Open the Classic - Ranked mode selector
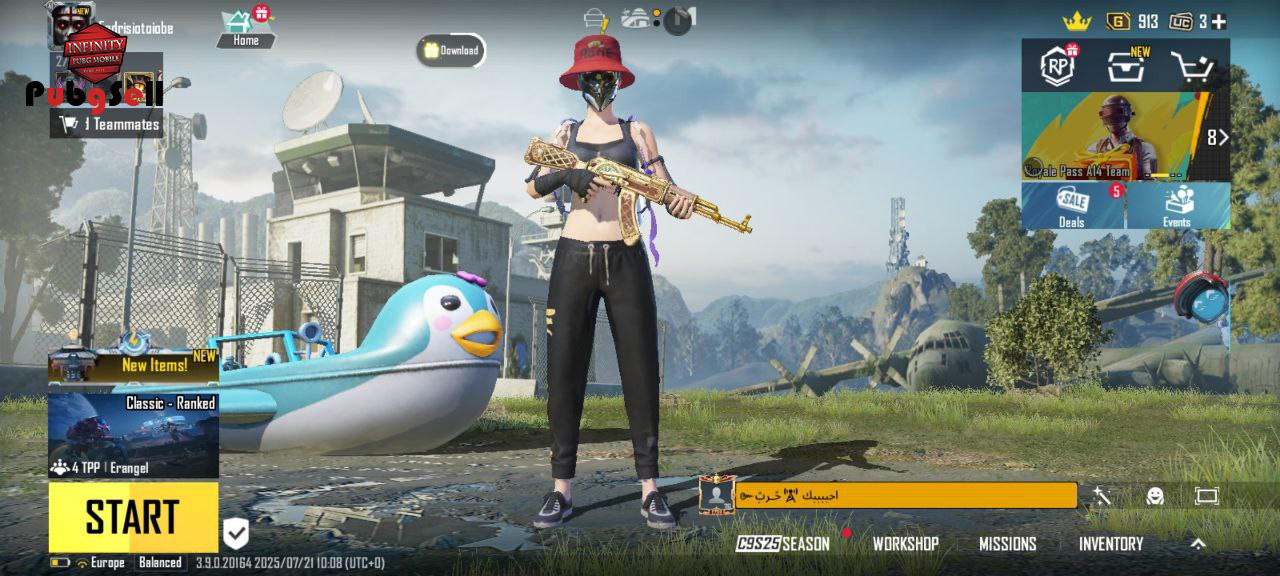The image size is (1280, 576). pos(133,435)
